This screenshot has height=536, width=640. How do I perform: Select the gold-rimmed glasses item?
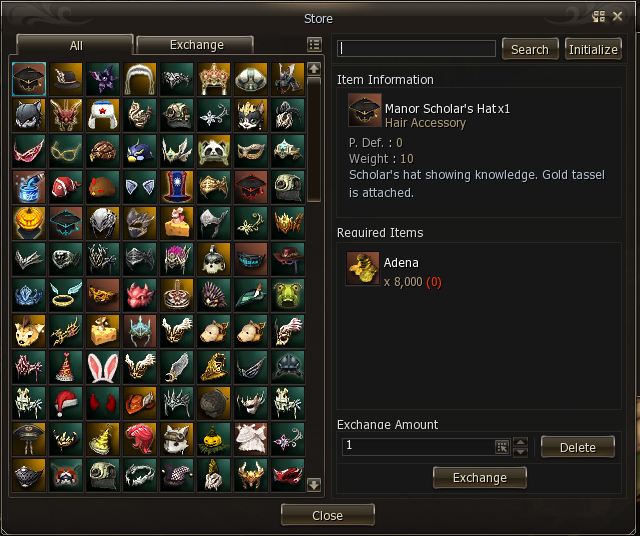point(66,151)
